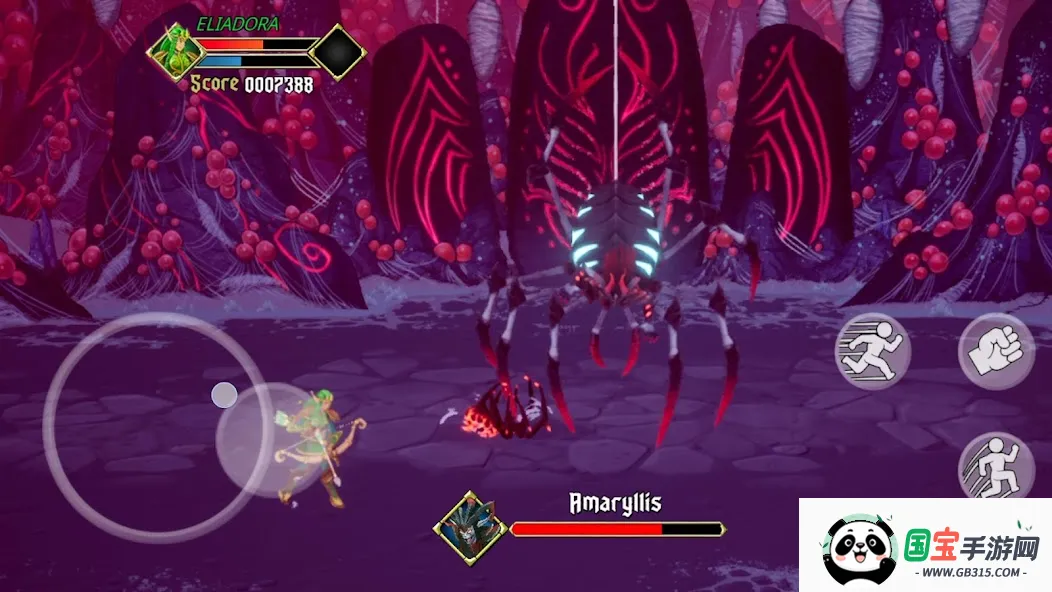Click the virtual joystick thumb knob

[x=224, y=395]
